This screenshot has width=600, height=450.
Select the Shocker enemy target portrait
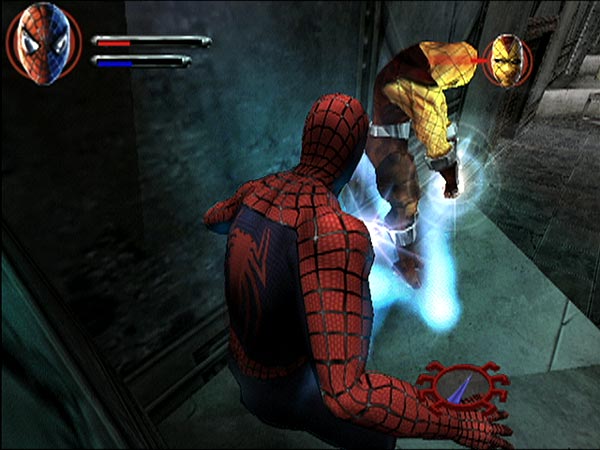(x=508, y=60)
